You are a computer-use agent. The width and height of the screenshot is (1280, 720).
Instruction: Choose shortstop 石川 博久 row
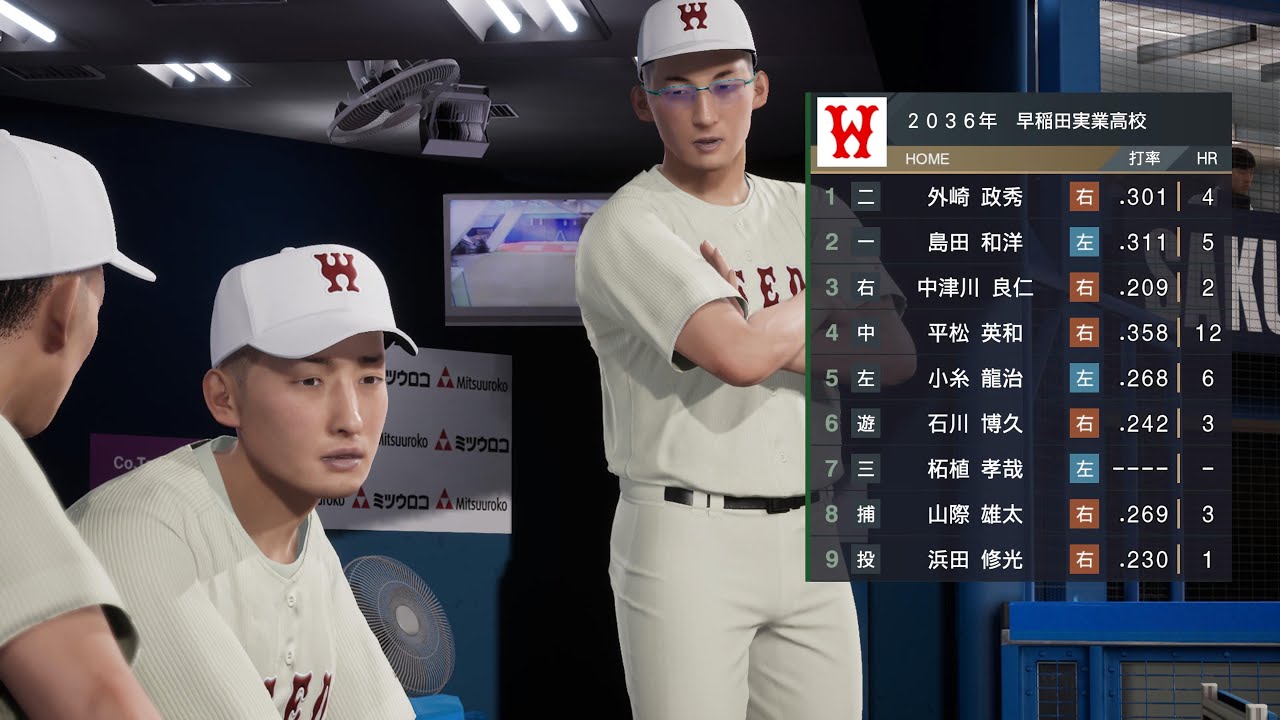pyautogui.click(x=975, y=424)
